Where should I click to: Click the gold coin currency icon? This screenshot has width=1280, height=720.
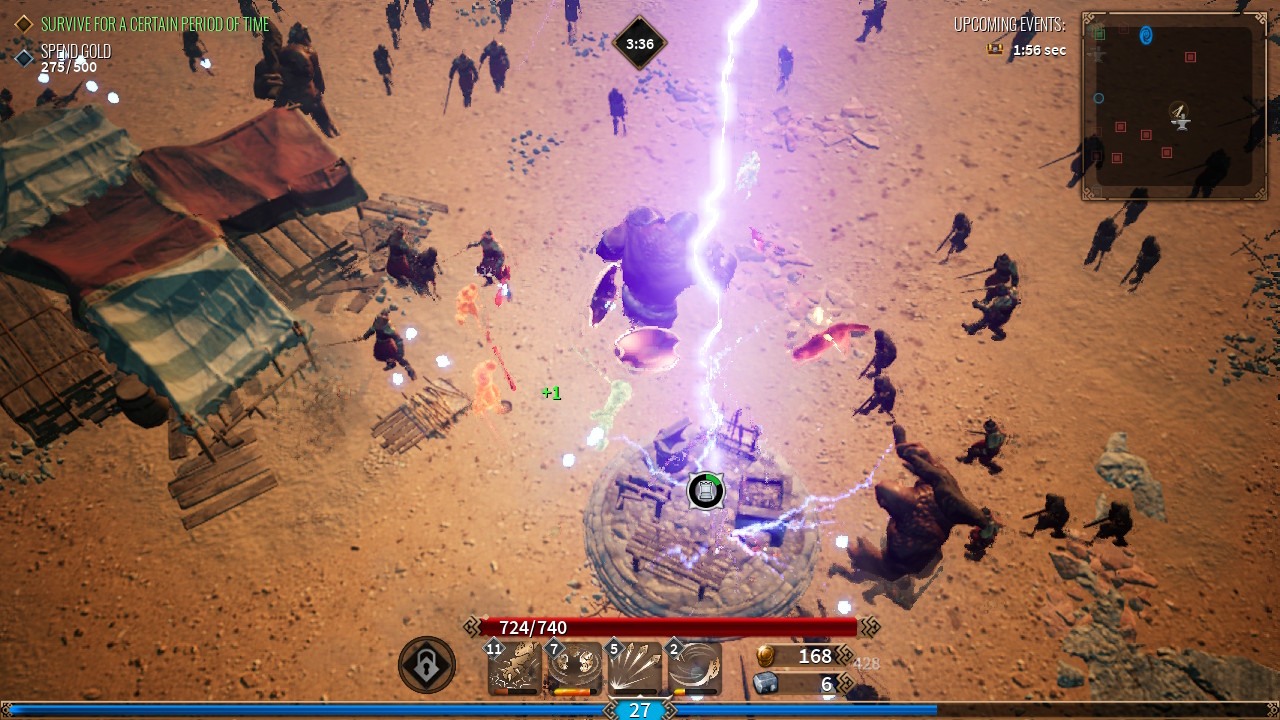point(765,656)
